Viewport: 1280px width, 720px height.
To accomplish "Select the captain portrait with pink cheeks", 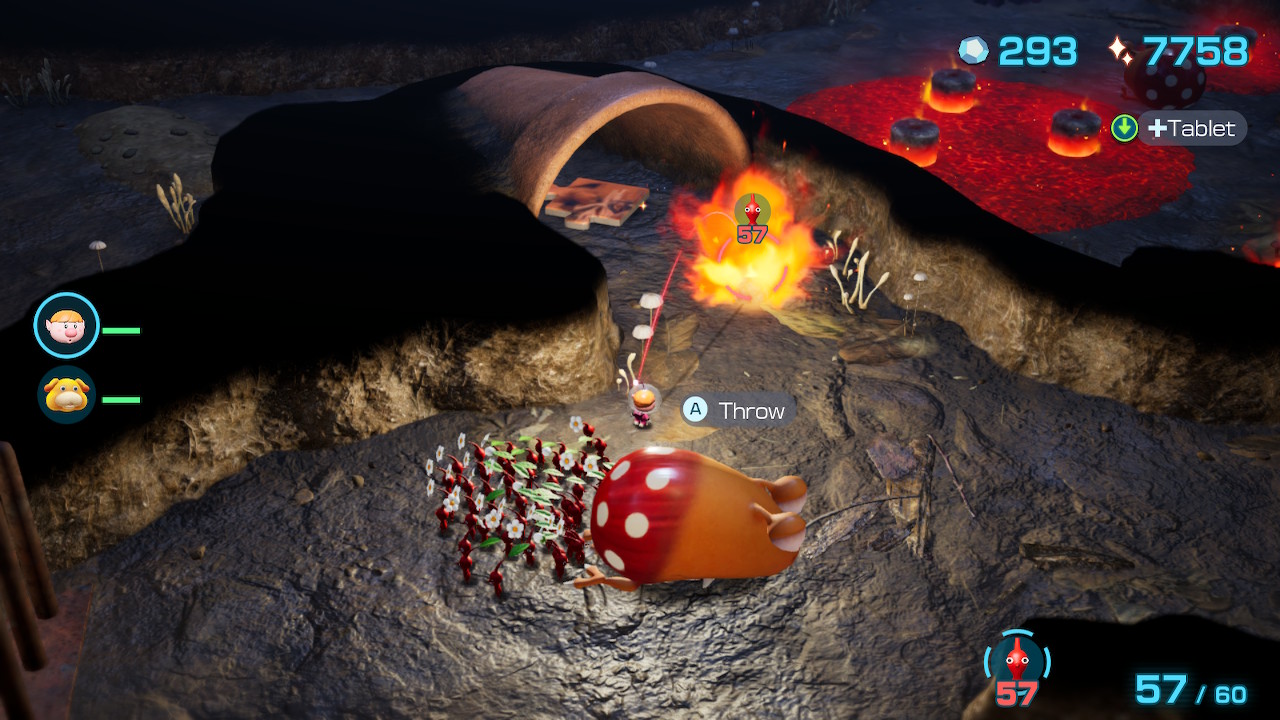I will [x=66, y=325].
